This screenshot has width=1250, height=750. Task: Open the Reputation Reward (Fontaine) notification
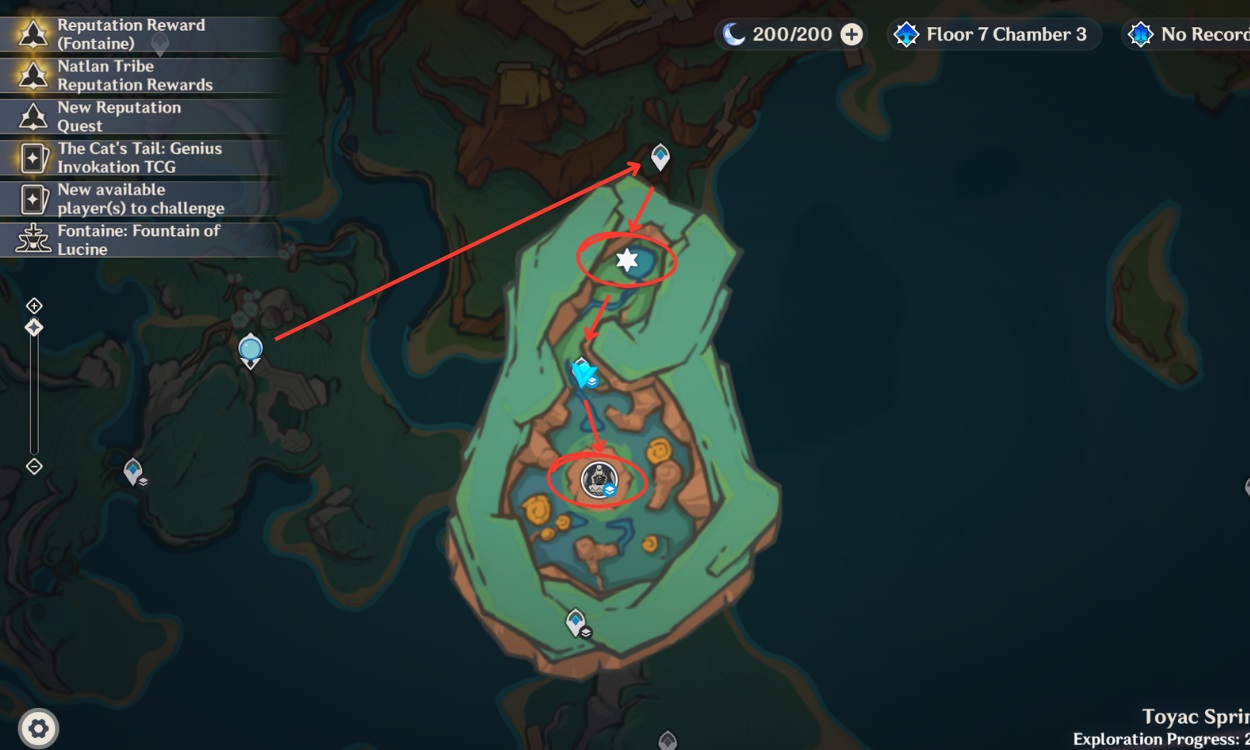point(130,34)
